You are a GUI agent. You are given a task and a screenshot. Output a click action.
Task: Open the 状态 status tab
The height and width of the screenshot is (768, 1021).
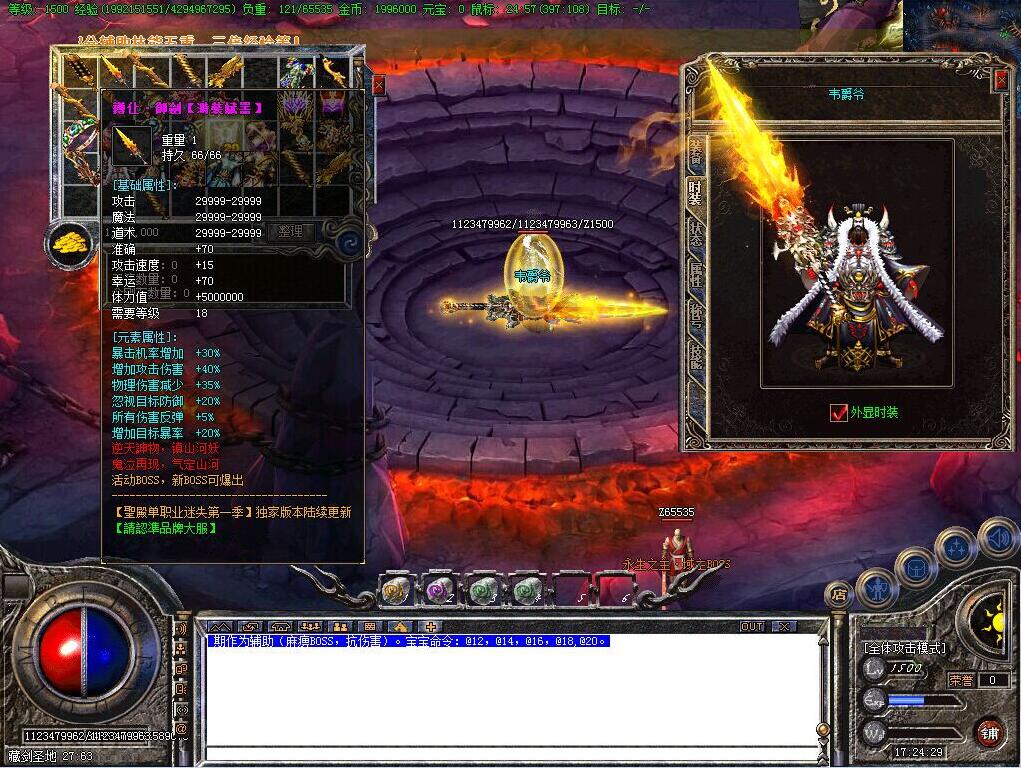(x=696, y=232)
